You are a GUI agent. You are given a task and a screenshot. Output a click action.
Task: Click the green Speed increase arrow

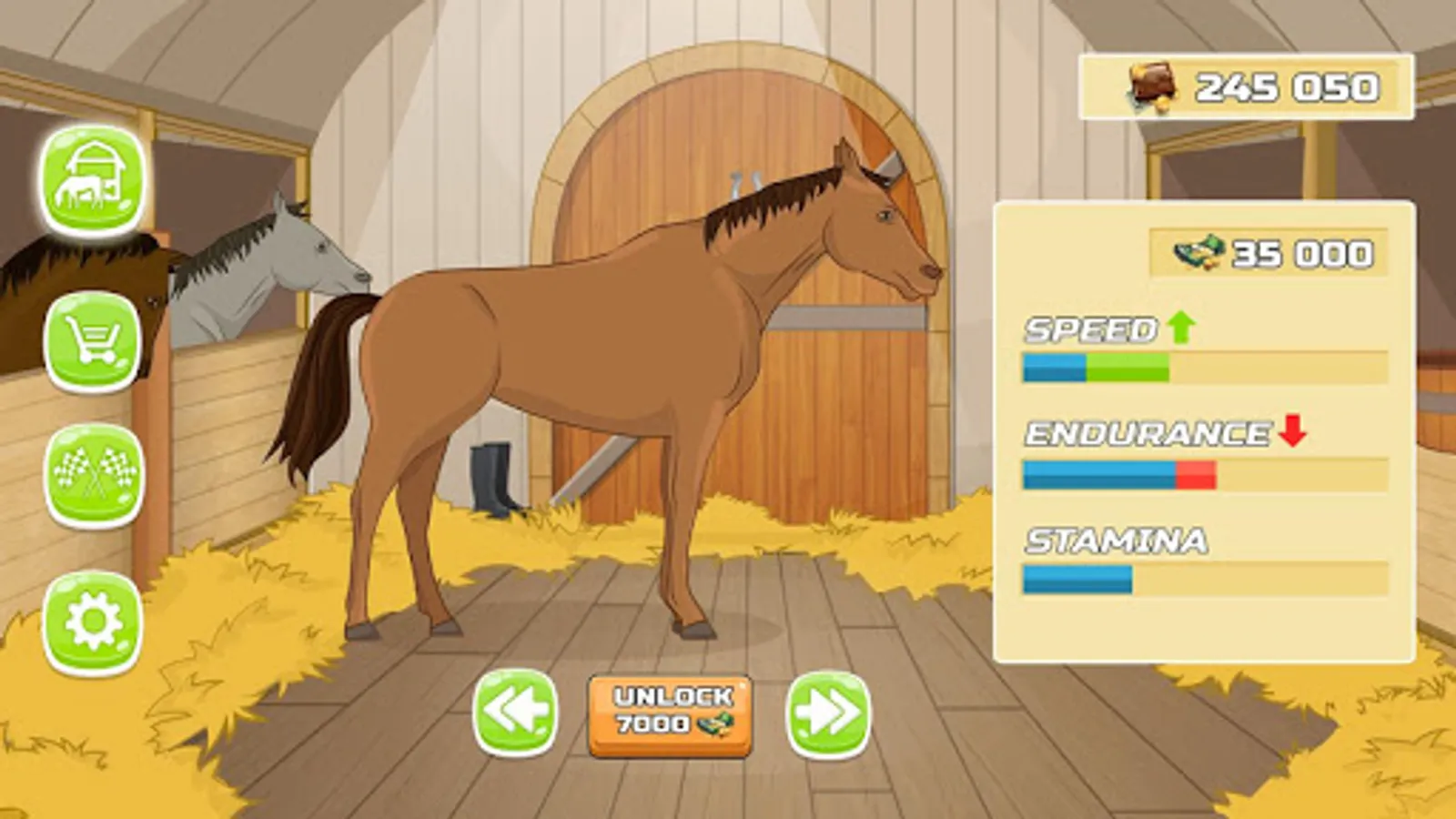[x=1180, y=328]
